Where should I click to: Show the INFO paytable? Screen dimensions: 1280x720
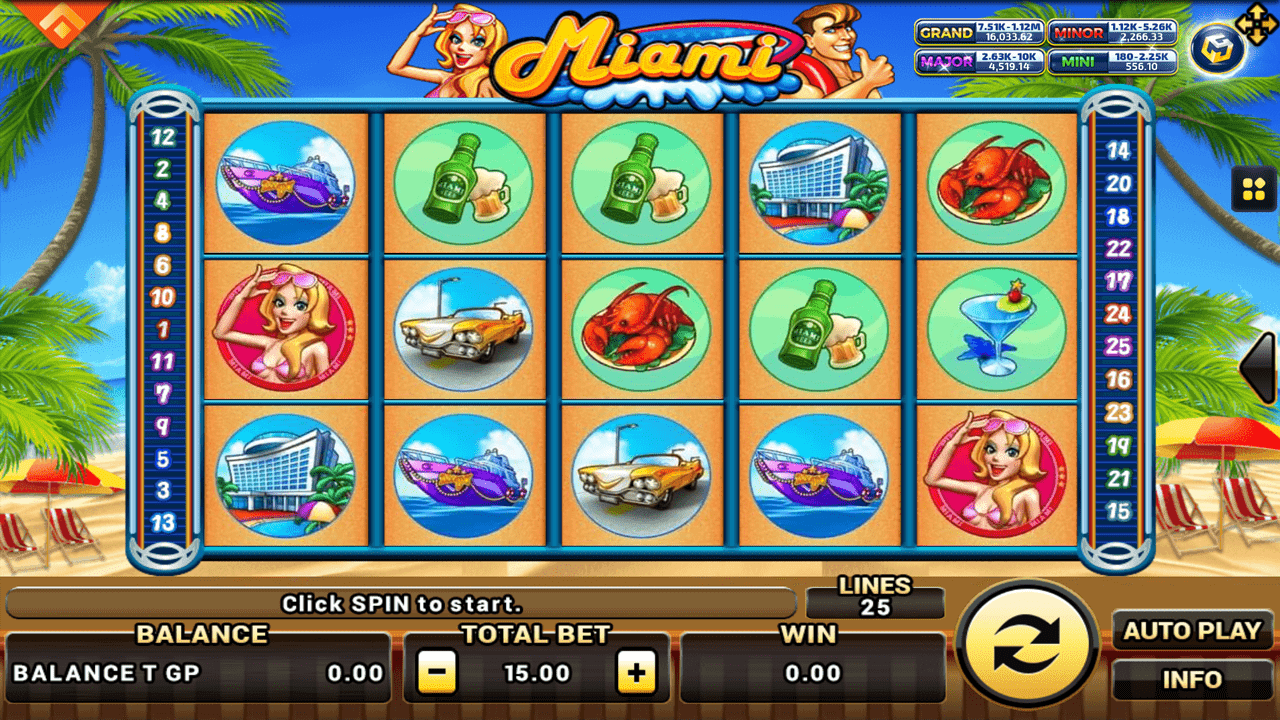1192,680
